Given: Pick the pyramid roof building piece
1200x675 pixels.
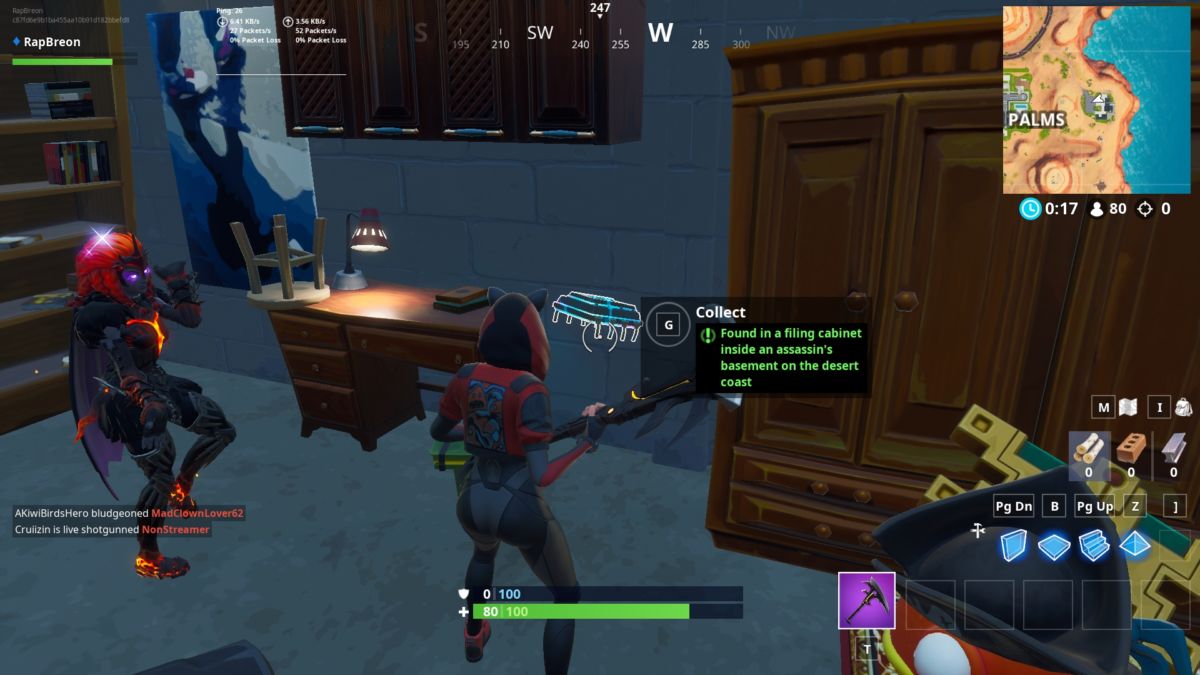Looking at the screenshot, I should click(x=1134, y=546).
